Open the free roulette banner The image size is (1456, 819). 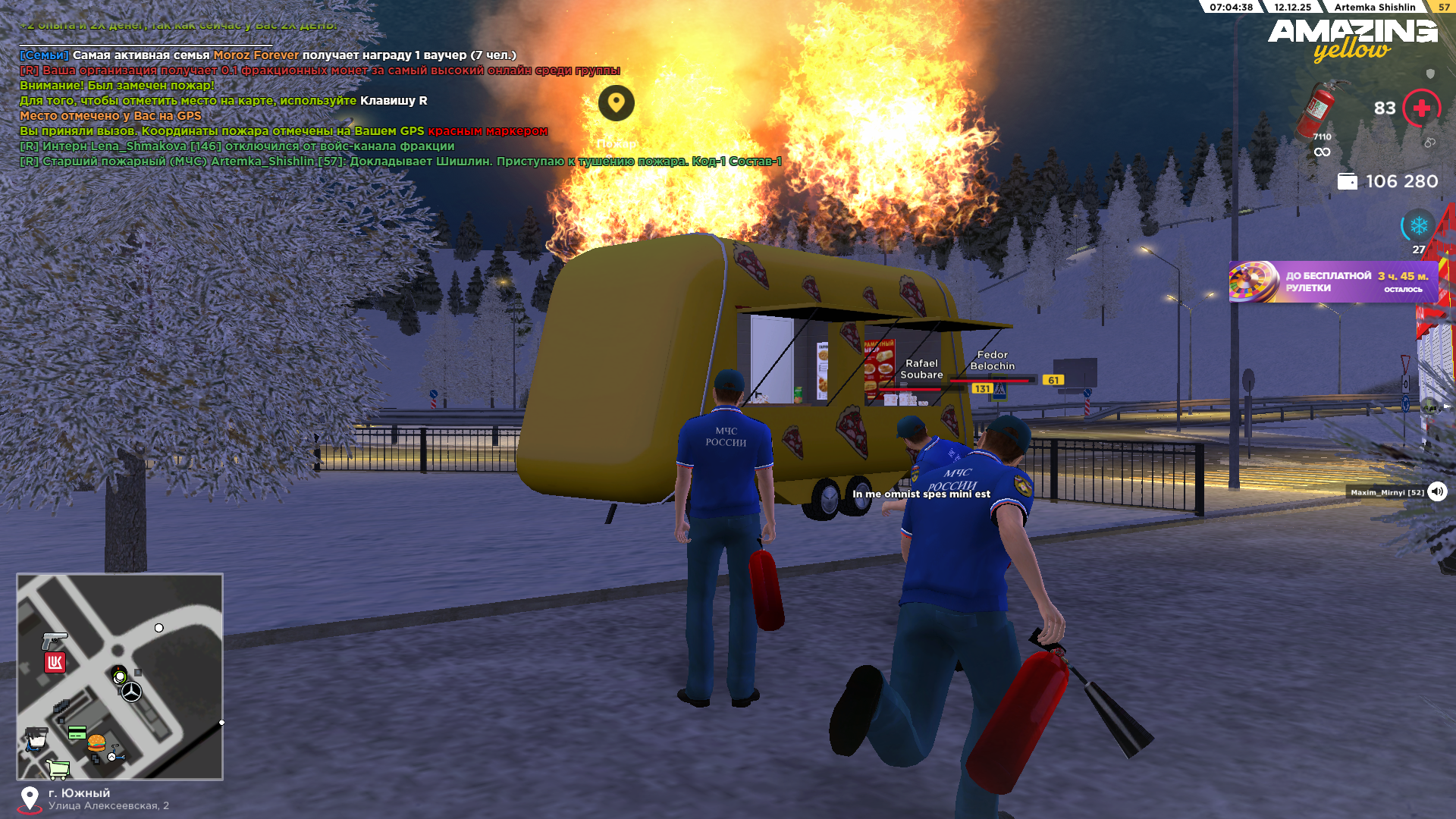[x=1333, y=282]
